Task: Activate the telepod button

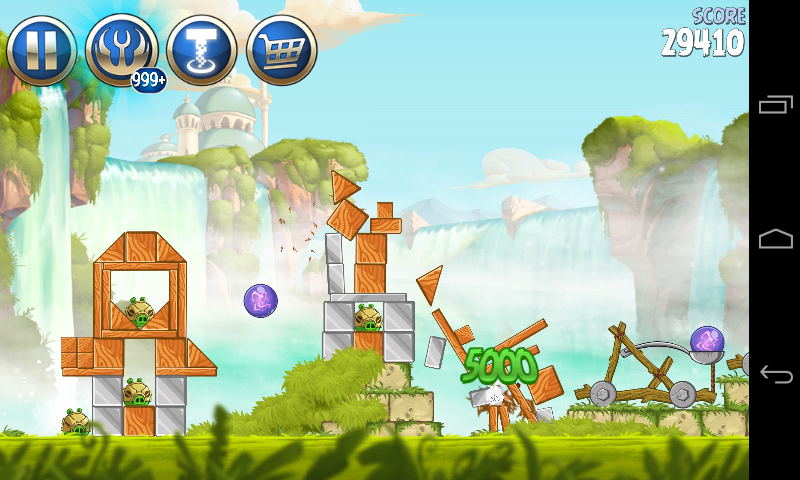Action: click(201, 50)
